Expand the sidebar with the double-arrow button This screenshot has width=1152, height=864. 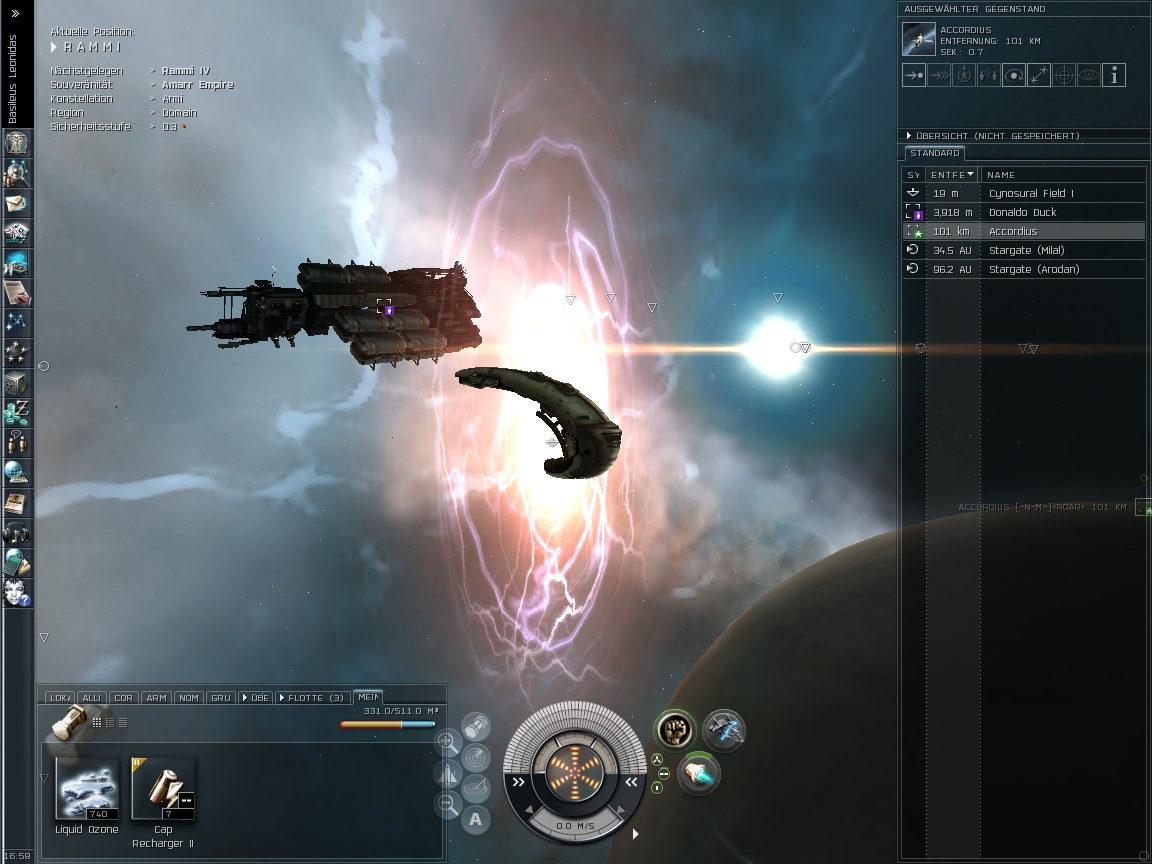(x=15, y=13)
